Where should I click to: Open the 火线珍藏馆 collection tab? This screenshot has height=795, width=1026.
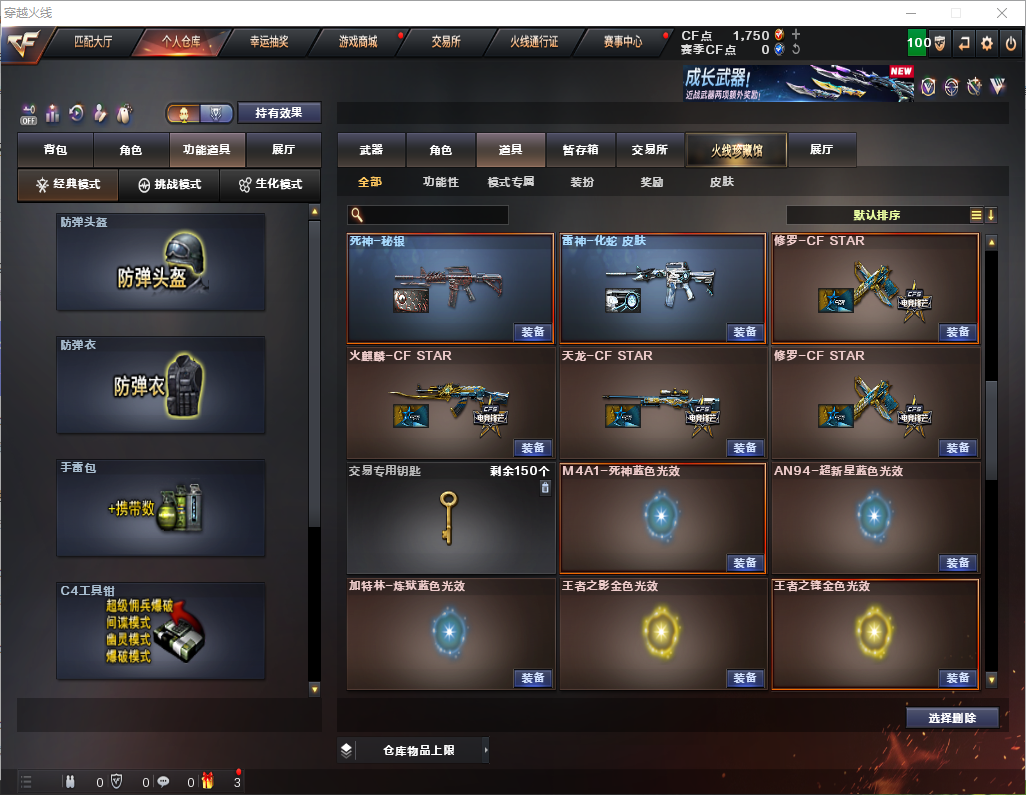tap(736, 150)
